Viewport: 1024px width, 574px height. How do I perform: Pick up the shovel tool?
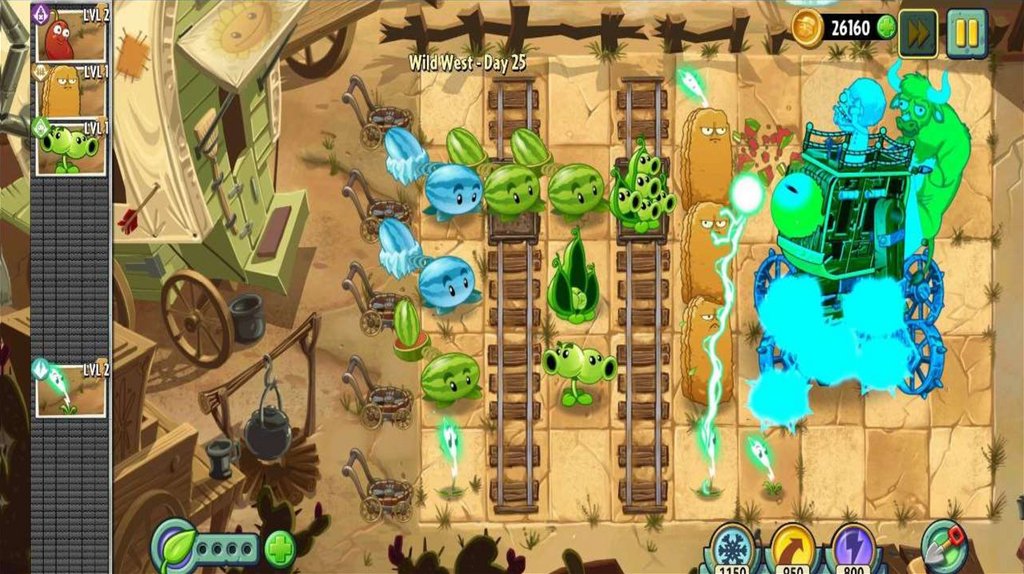click(944, 545)
